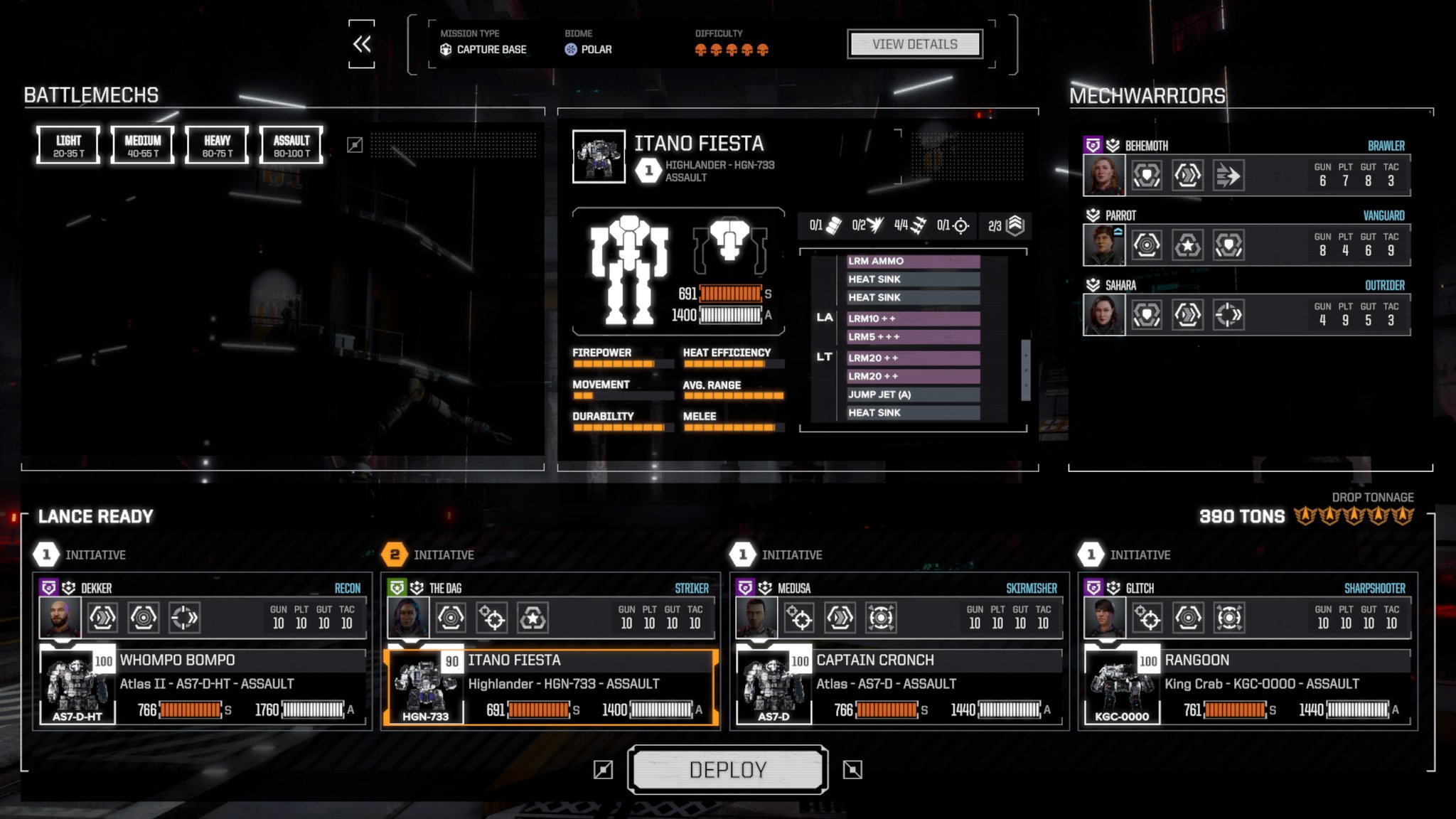Image resolution: width=1456 pixels, height=819 pixels.
Task: Go back with the double-arrow button
Action: [x=361, y=44]
